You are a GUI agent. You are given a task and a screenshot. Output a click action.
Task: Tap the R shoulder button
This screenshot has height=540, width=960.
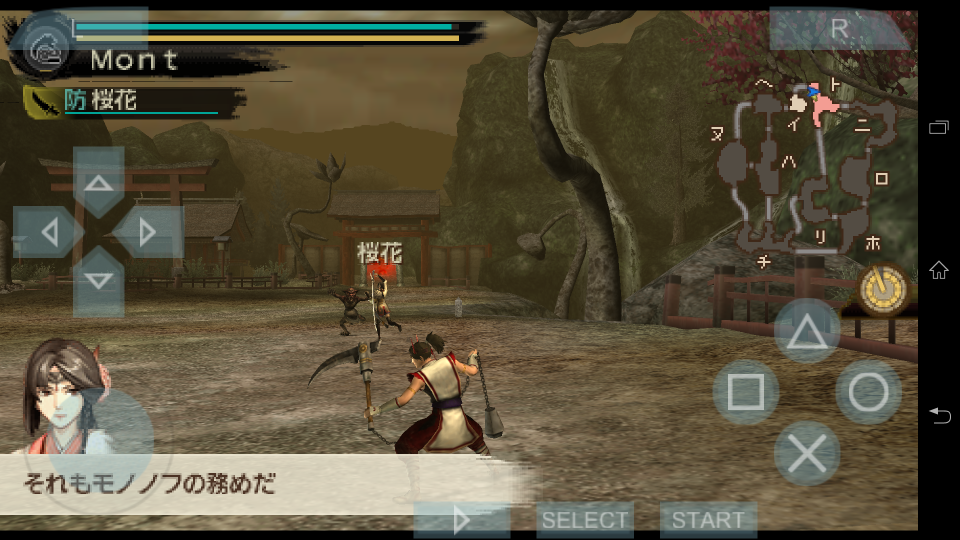[839, 29]
